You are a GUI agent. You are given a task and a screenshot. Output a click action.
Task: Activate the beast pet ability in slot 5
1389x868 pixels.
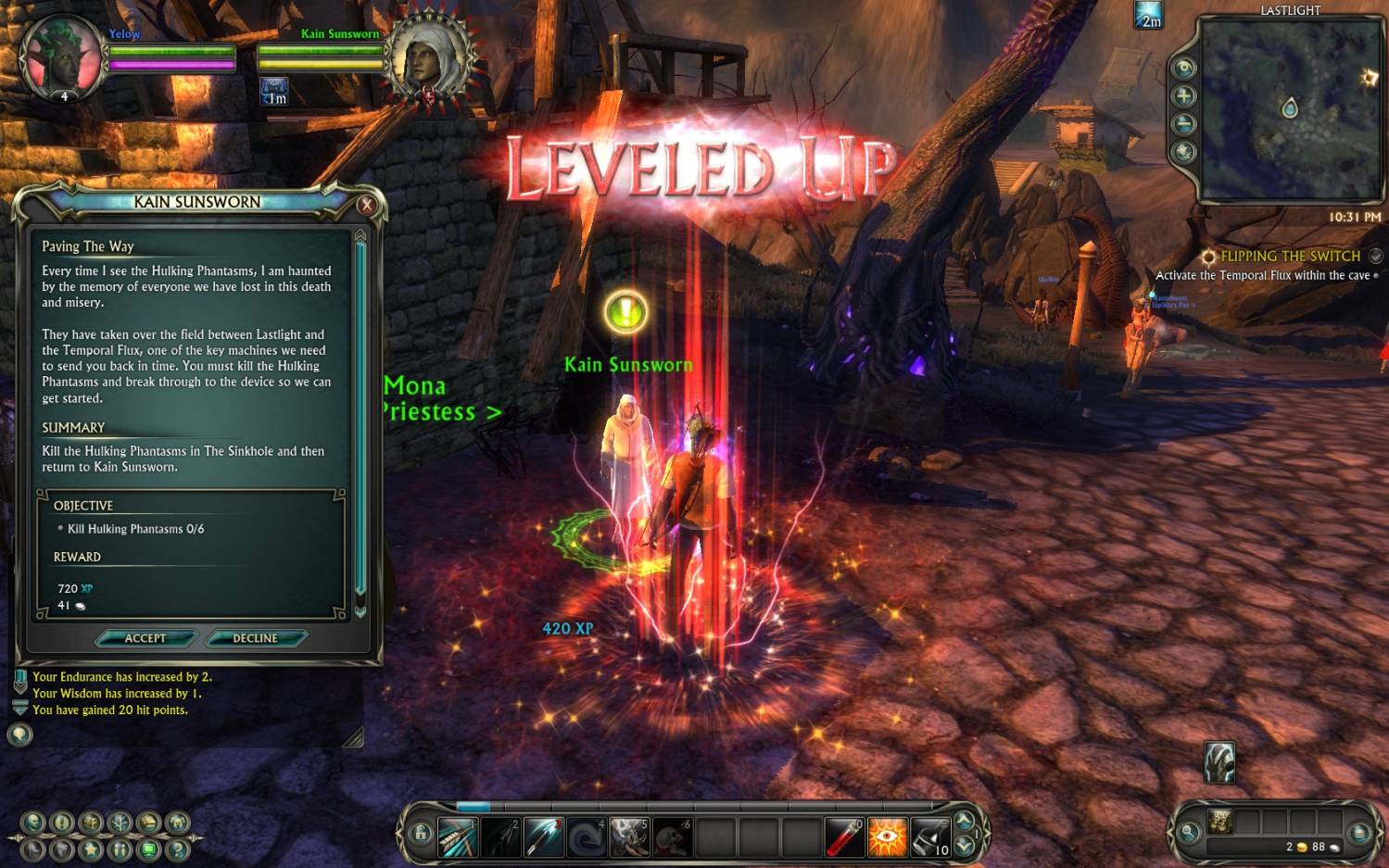[x=628, y=837]
